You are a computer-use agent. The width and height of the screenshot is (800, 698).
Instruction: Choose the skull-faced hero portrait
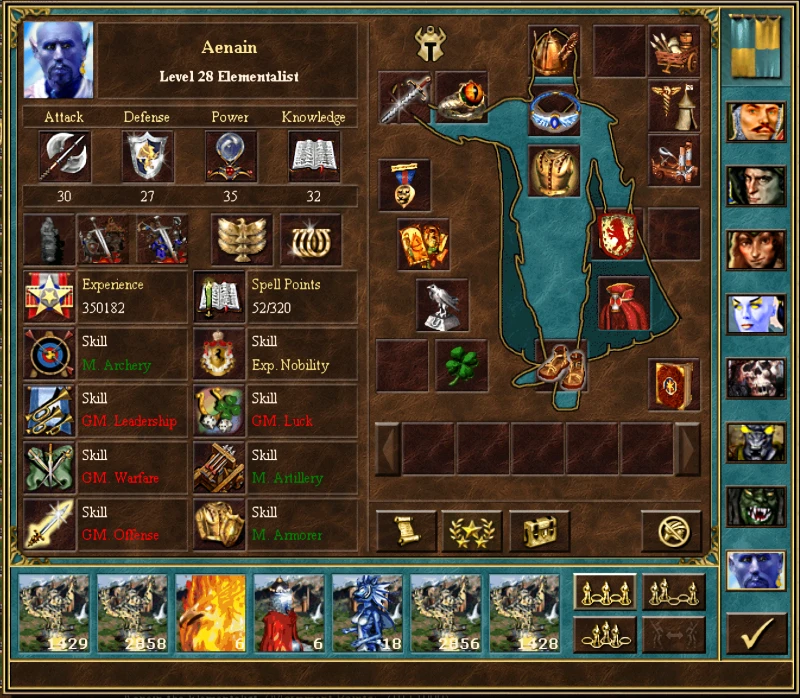click(756, 378)
